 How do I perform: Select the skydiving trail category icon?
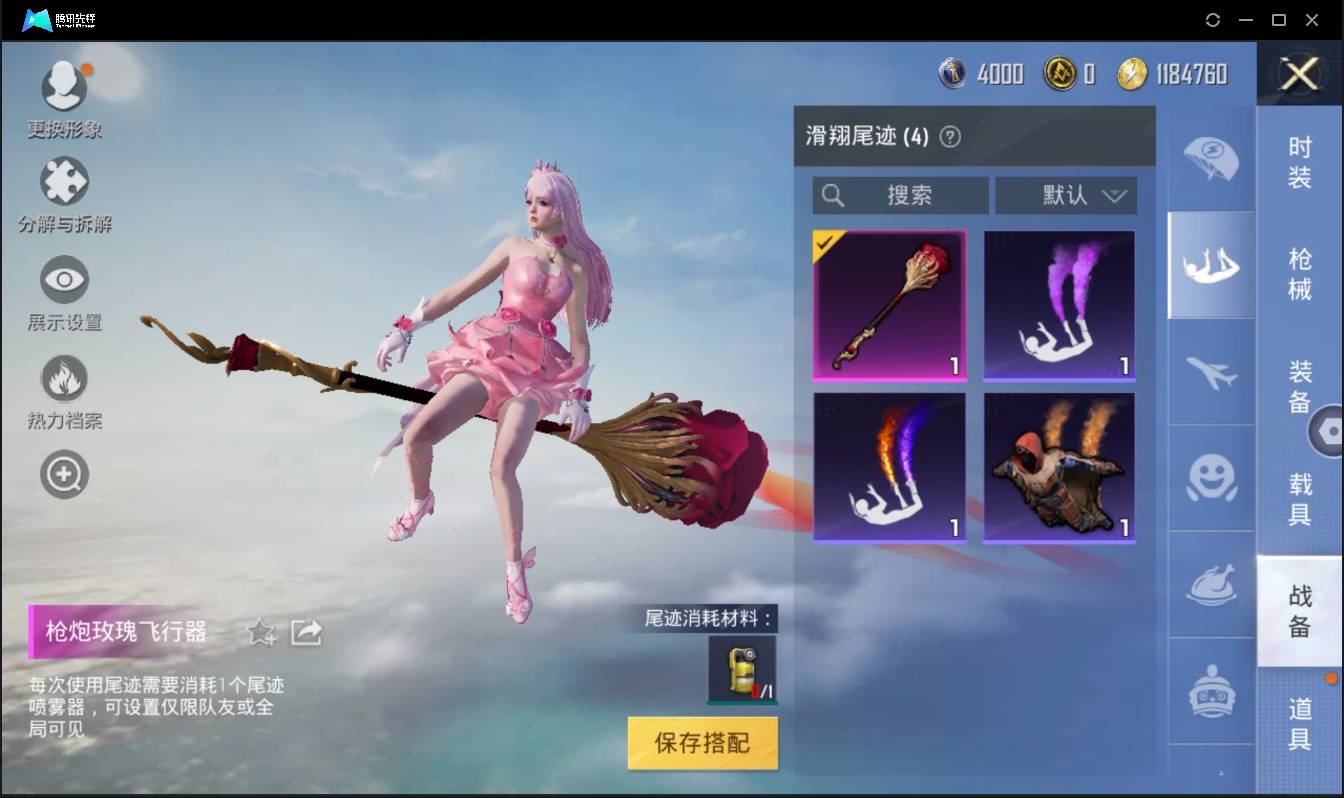1211,263
